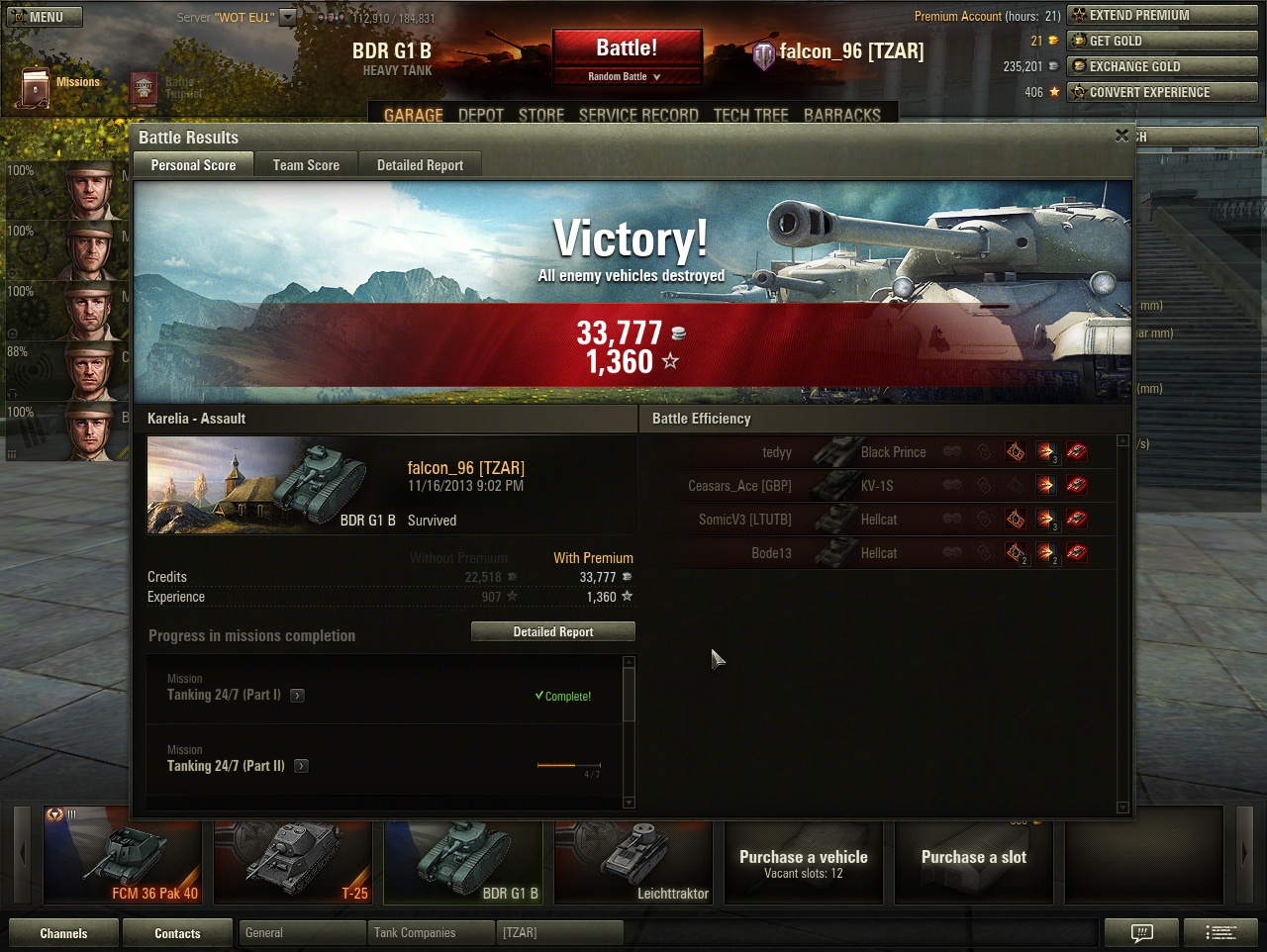The width and height of the screenshot is (1267, 952).
Task: Choose the Leichttraktor vehicle
Action: pos(633,856)
